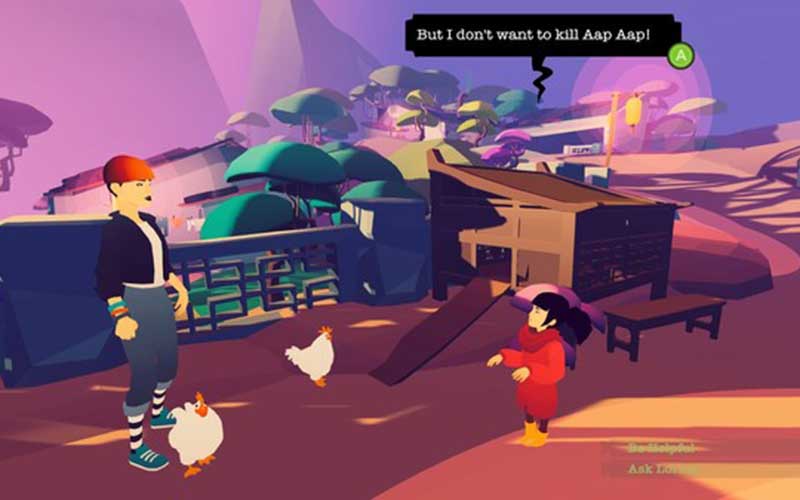Choose the "Be Helpful" dialogue option
This screenshot has width=800, height=500.
[661, 447]
